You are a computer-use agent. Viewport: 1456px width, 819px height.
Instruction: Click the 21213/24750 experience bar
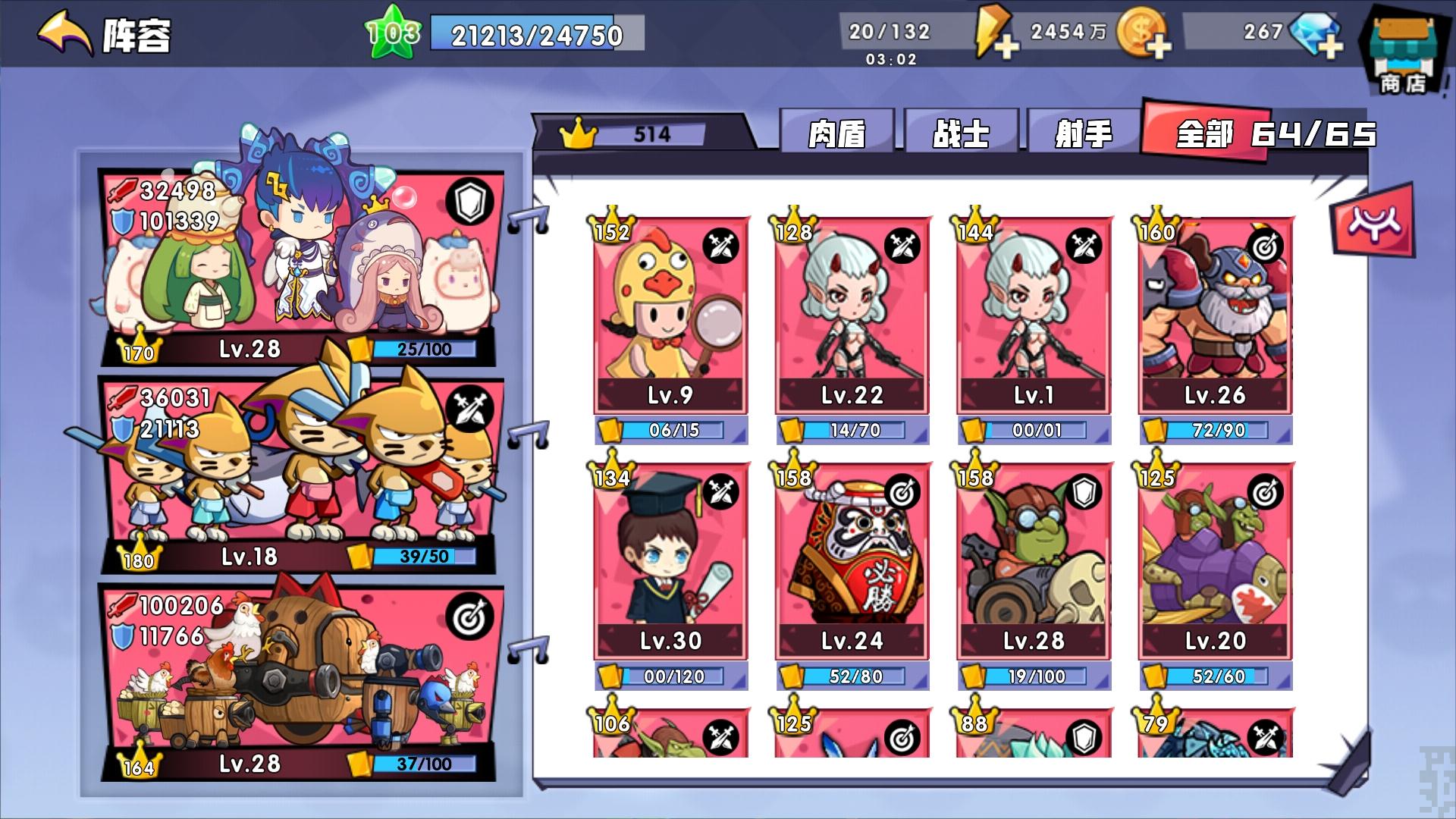[533, 33]
